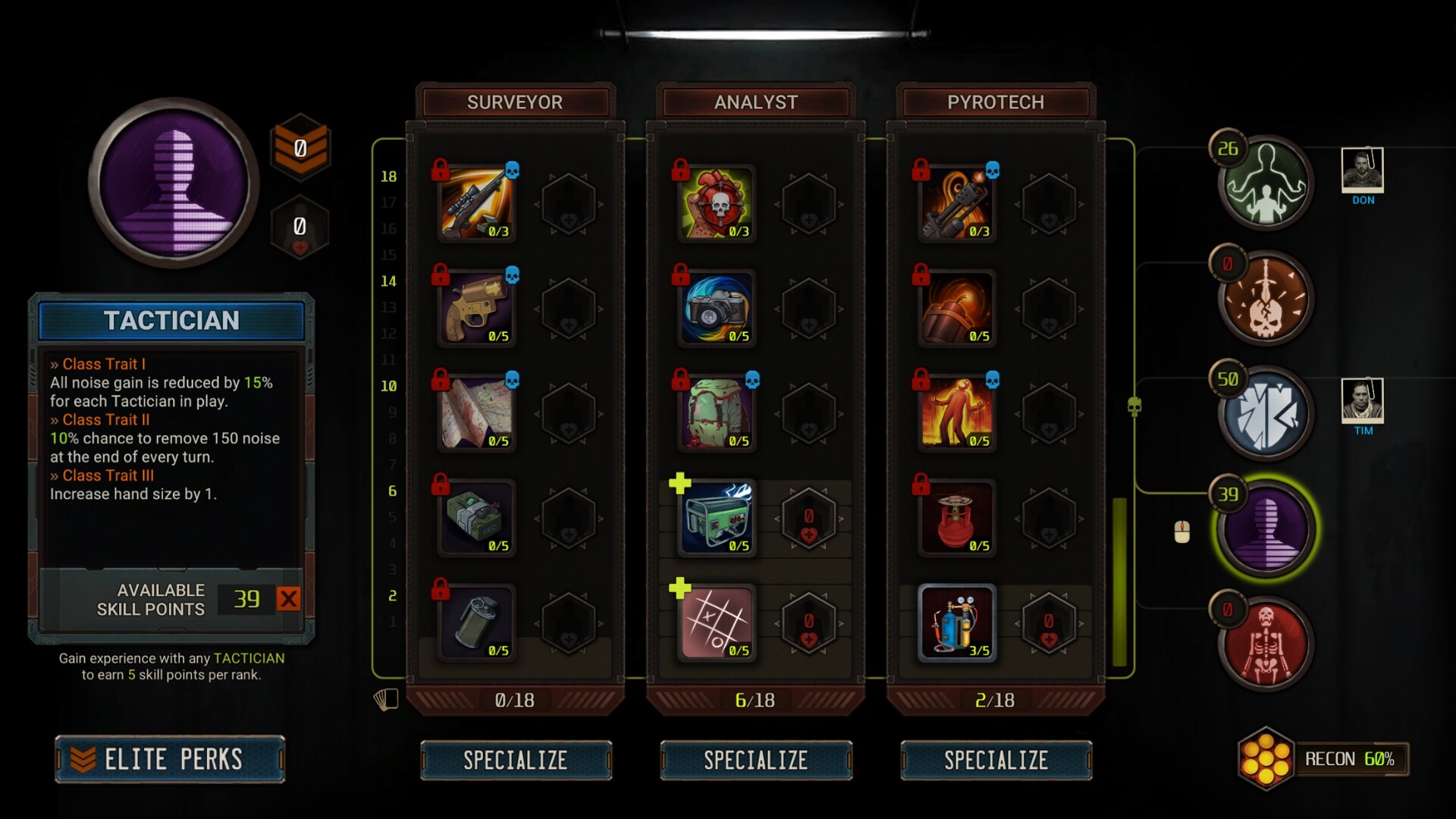1456x819 pixels.
Task: Select the locked flare gun perk
Action: [477, 309]
